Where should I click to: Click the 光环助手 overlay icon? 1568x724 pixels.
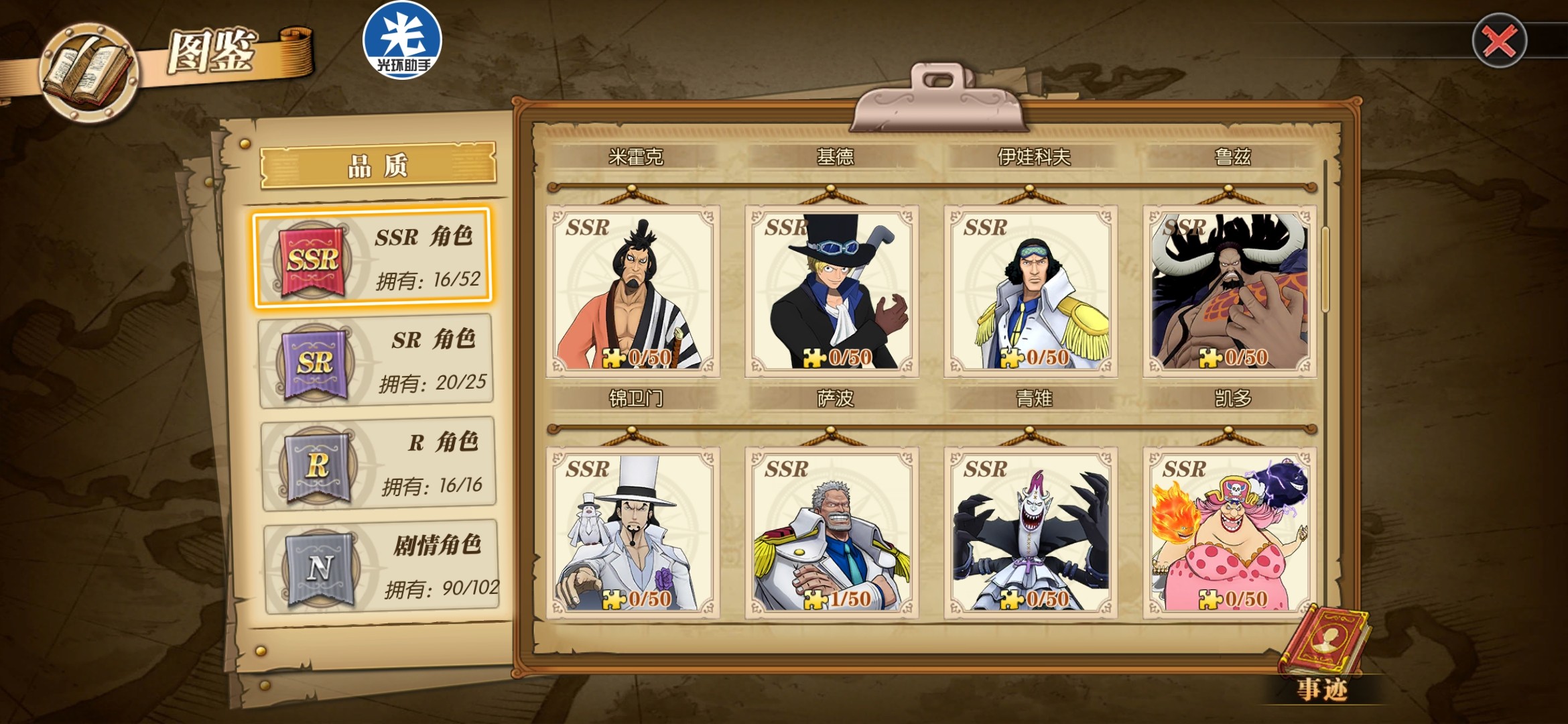[x=402, y=40]
